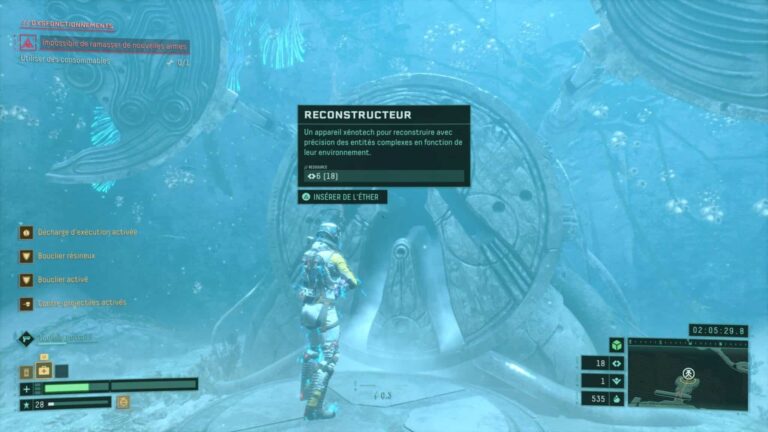Choose the Bouclier activé status icon

click(26, 280)
